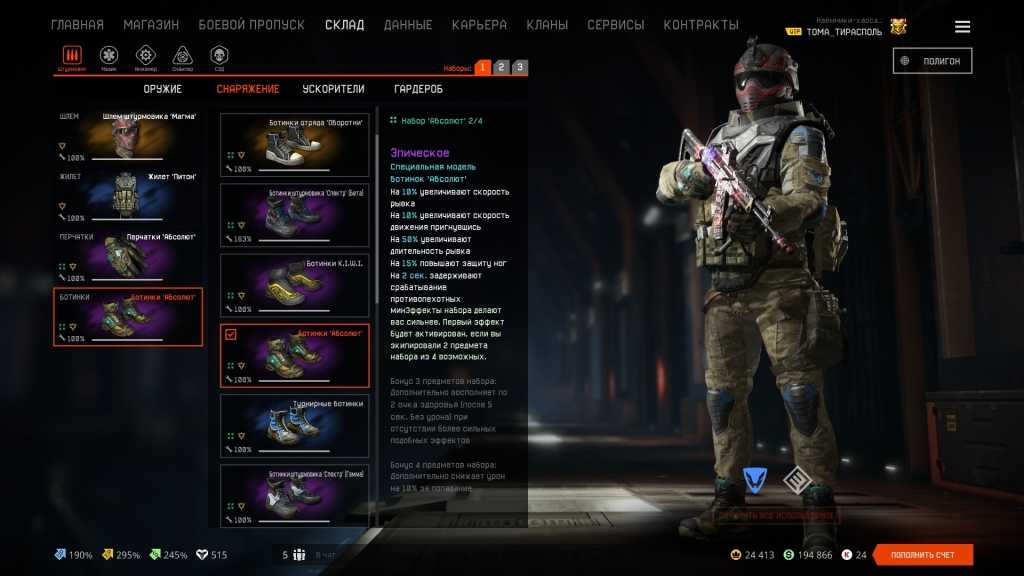Open the Магазин menu
Viewport: 1024px width, 576px height.
click(x=151, y=25)
